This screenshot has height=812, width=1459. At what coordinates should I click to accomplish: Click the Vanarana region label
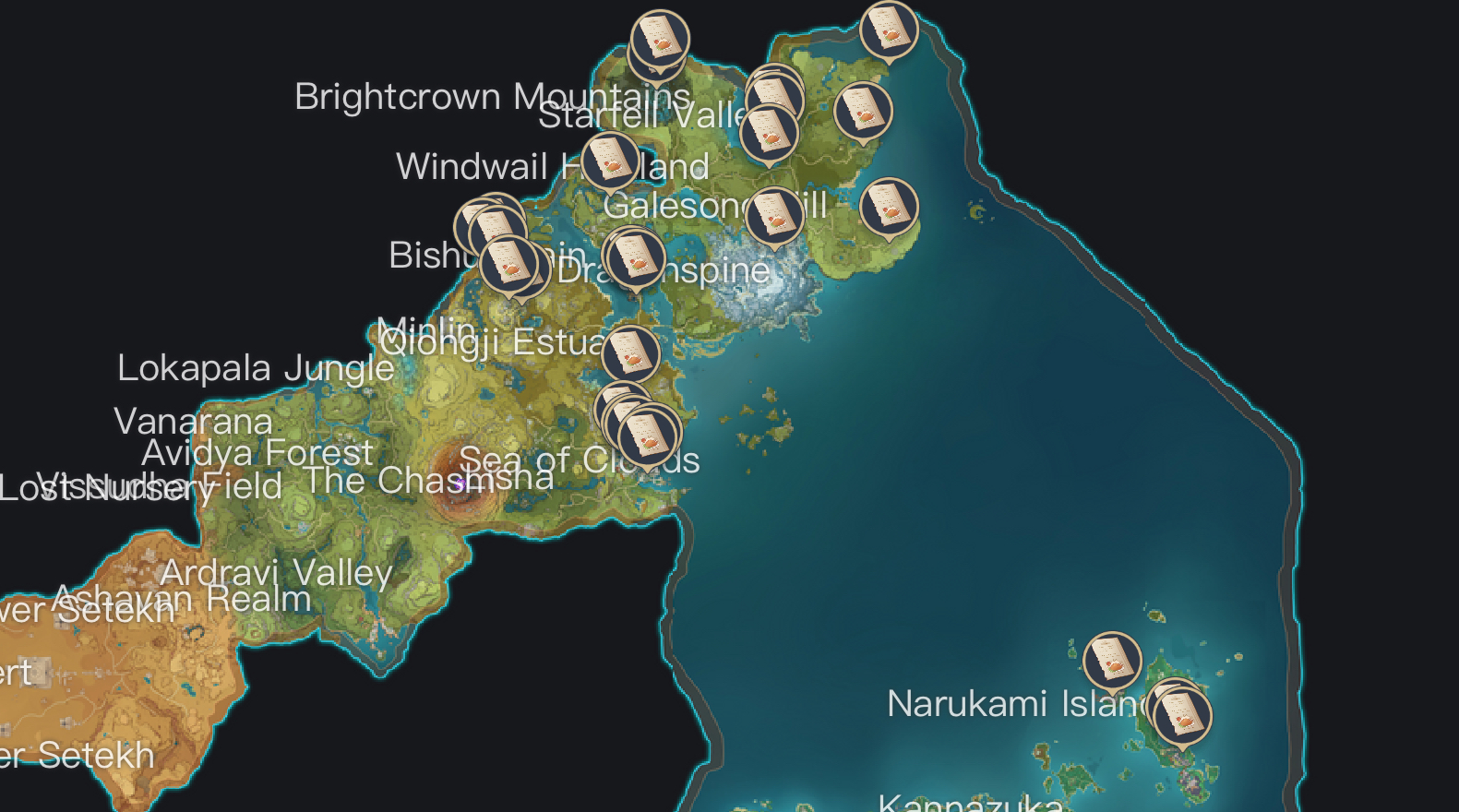click(x=194, y=422)
